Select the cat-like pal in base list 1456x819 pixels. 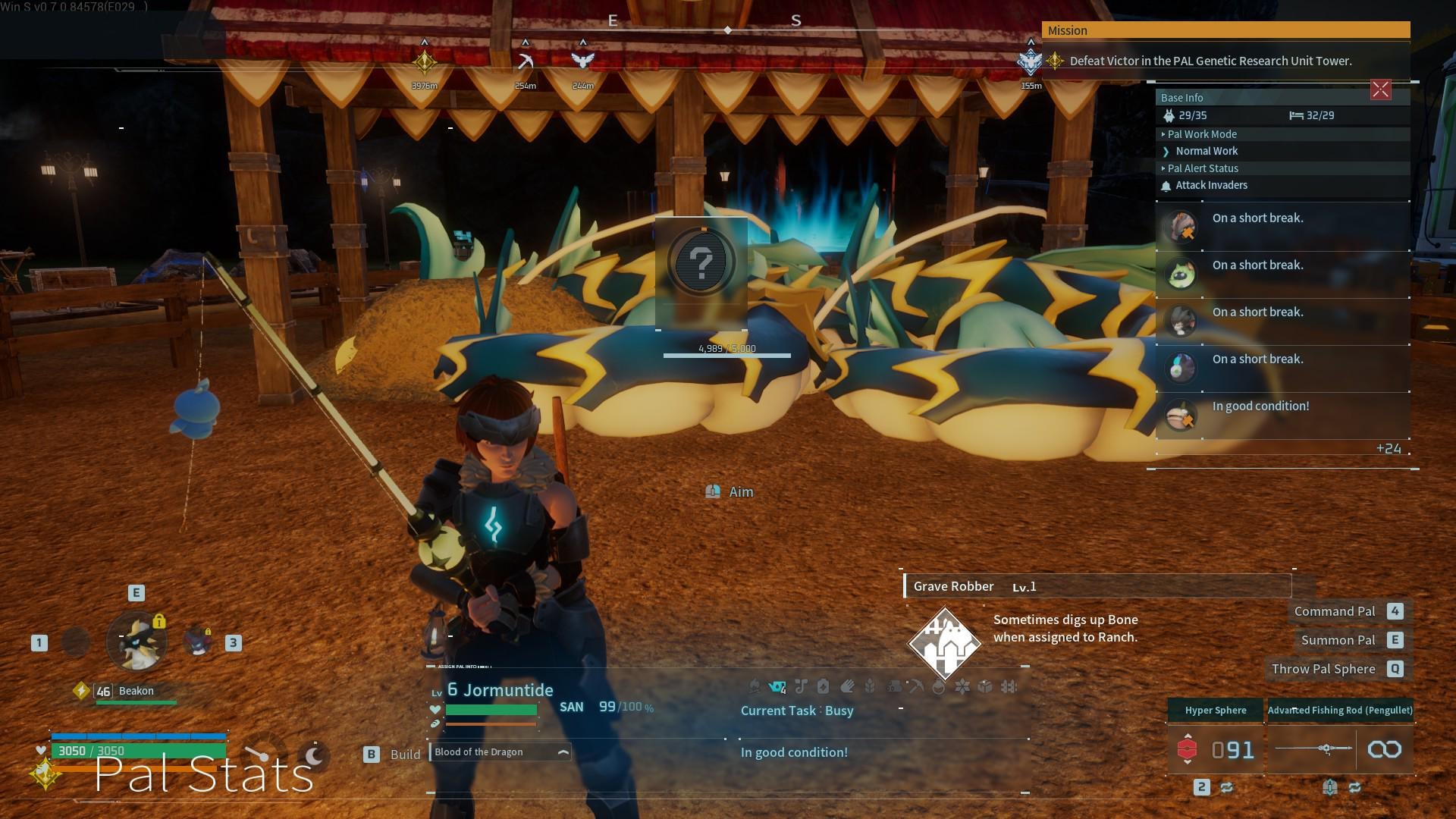pyautogui.click(x=1181, y=274)
